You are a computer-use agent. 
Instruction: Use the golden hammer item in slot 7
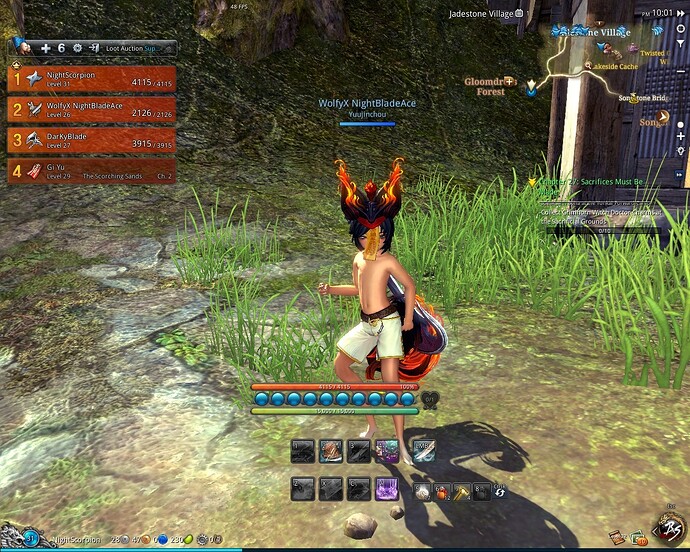460,491
